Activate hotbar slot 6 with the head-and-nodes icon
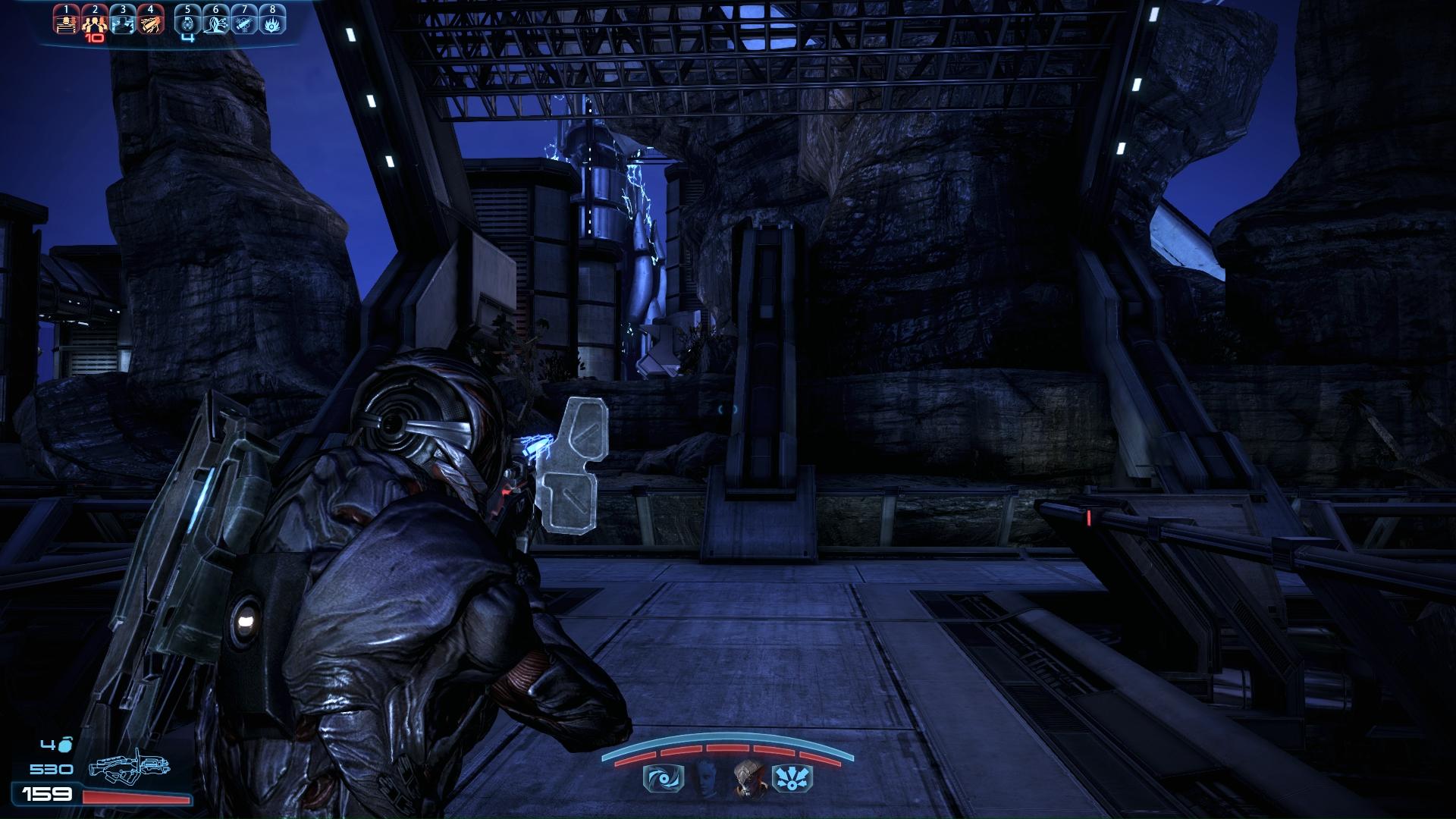The height and width of the screenshot is (819, 1456). [x=216, y=21]
